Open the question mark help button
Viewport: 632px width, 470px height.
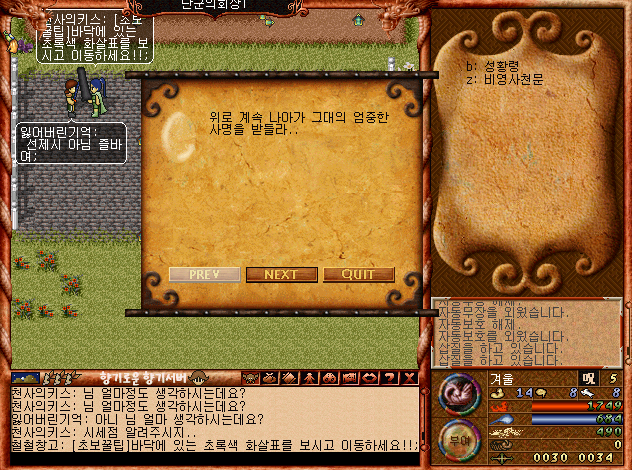pyautogui.click(x=392, y=378)
